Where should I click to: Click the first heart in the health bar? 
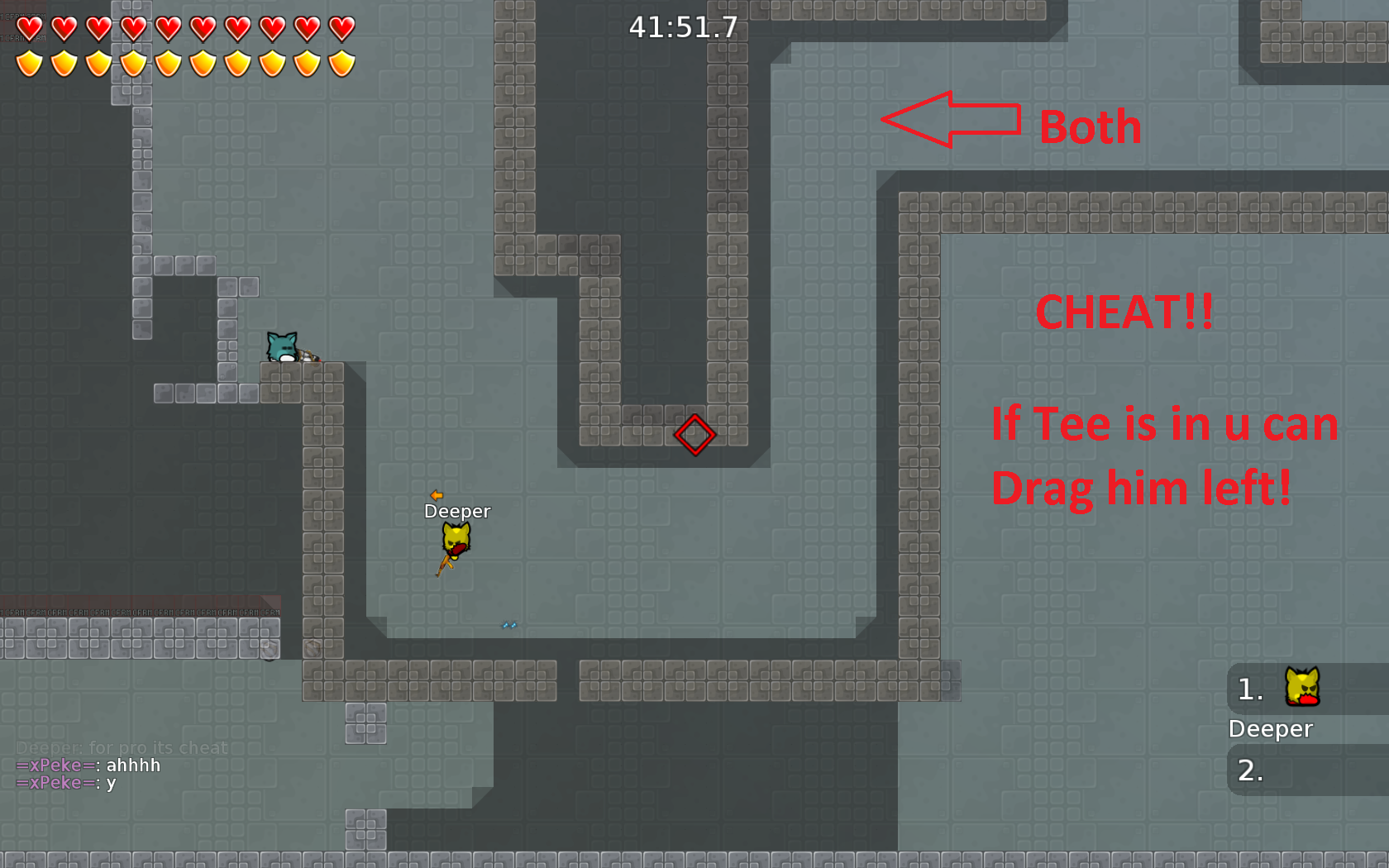30,27
